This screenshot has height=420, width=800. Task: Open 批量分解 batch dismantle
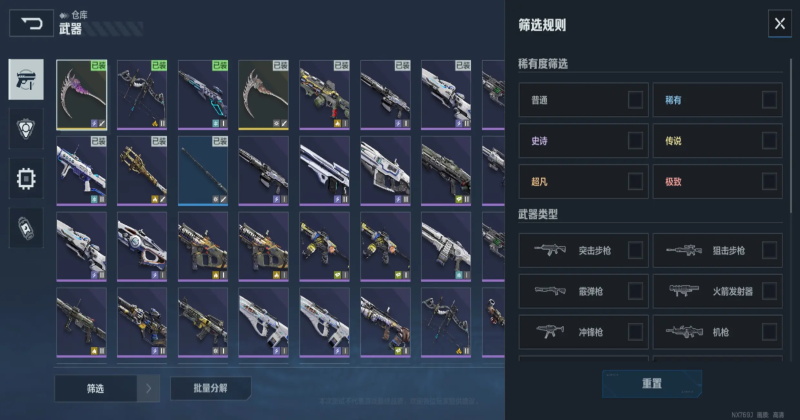point(210,387)
